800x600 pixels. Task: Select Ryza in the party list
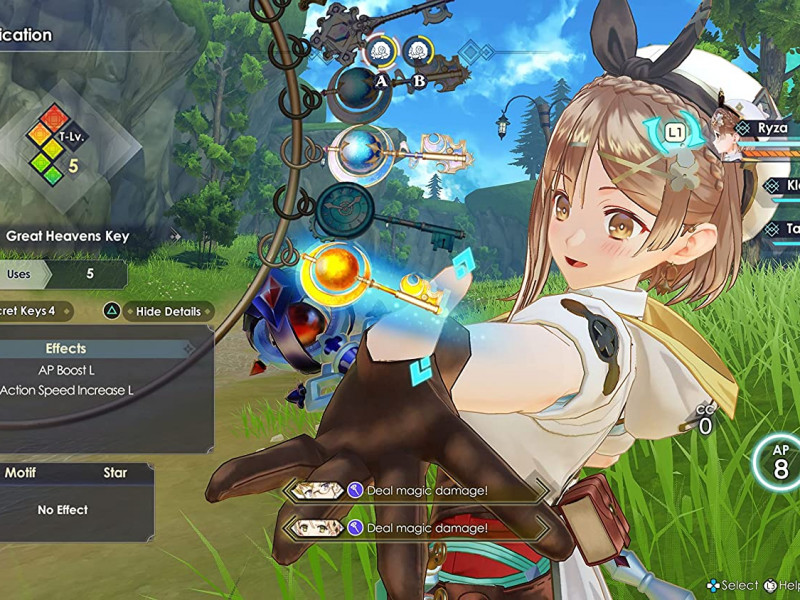pos(770,128)
